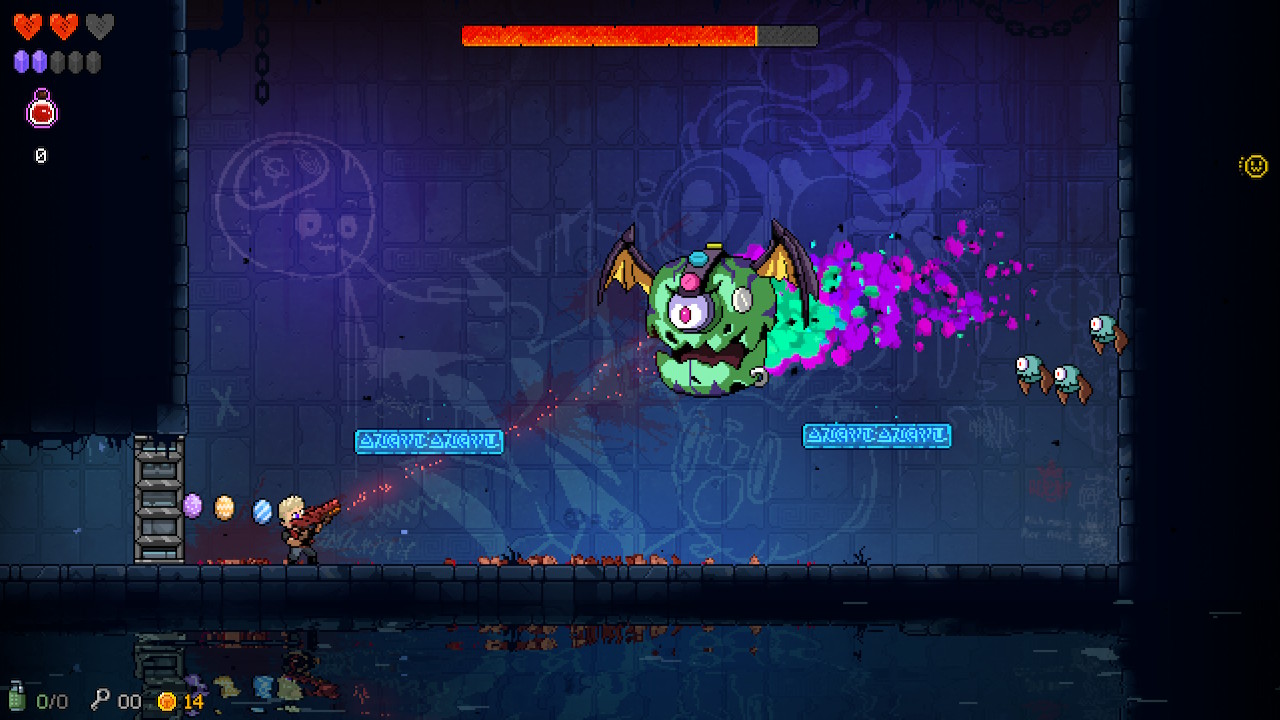Viewport: 1280px width, 720px height.
Task: Select the grenade icon in bottom-left HUD
Action: click(17, 700)
